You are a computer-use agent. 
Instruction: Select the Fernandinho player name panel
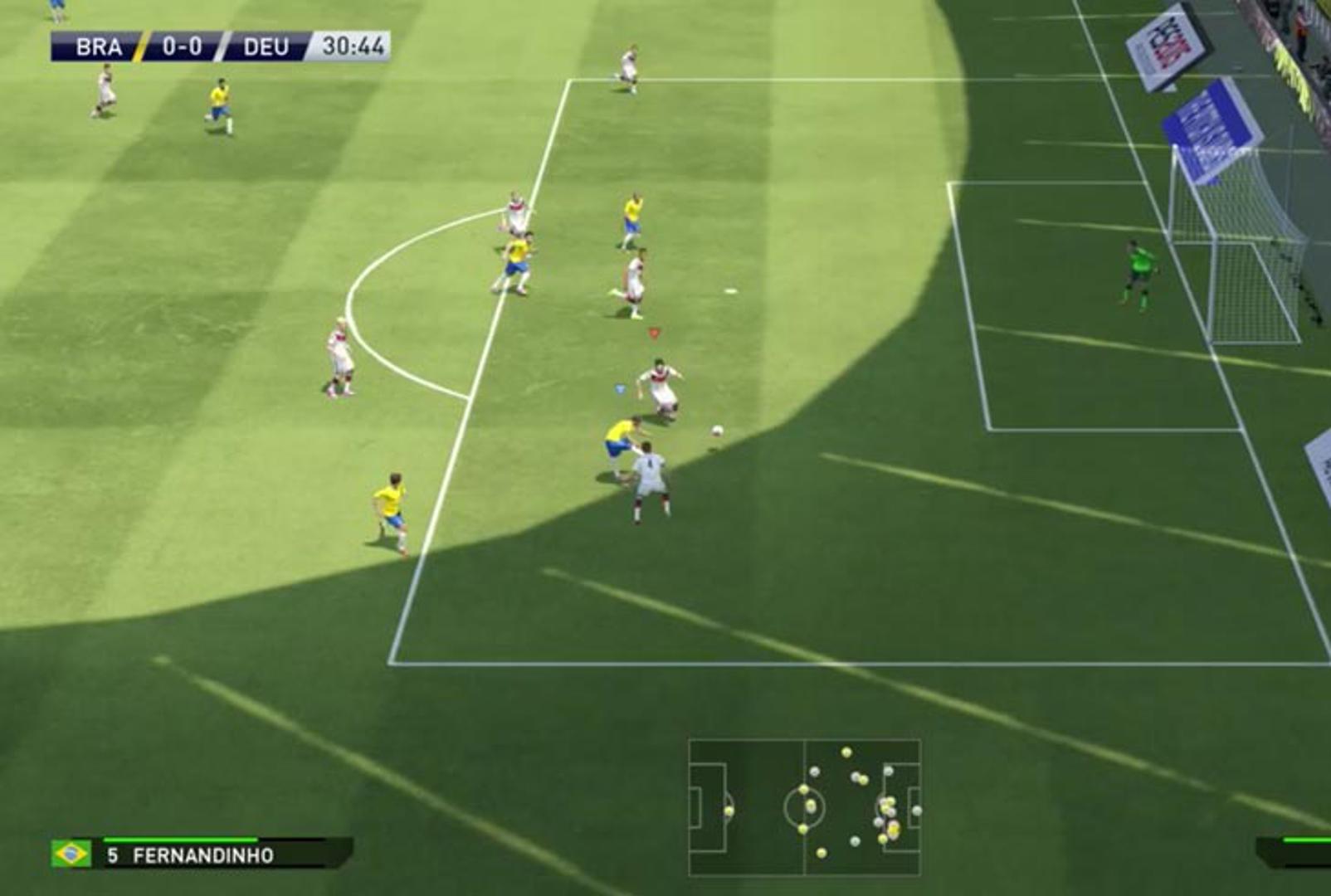(202, 854)
